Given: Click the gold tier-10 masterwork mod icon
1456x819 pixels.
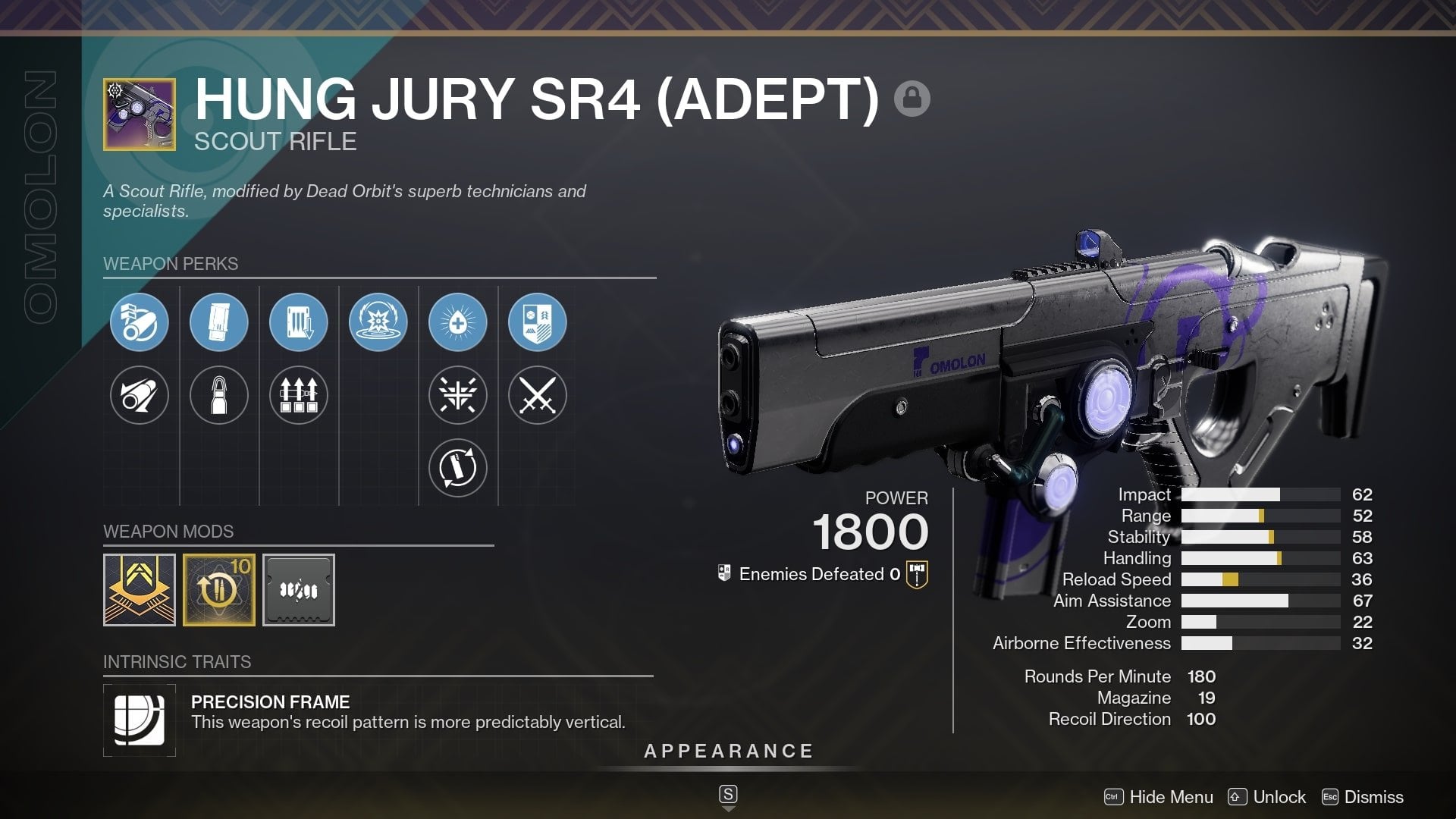Looking at the screenshot, I should (x=219, y=589).
